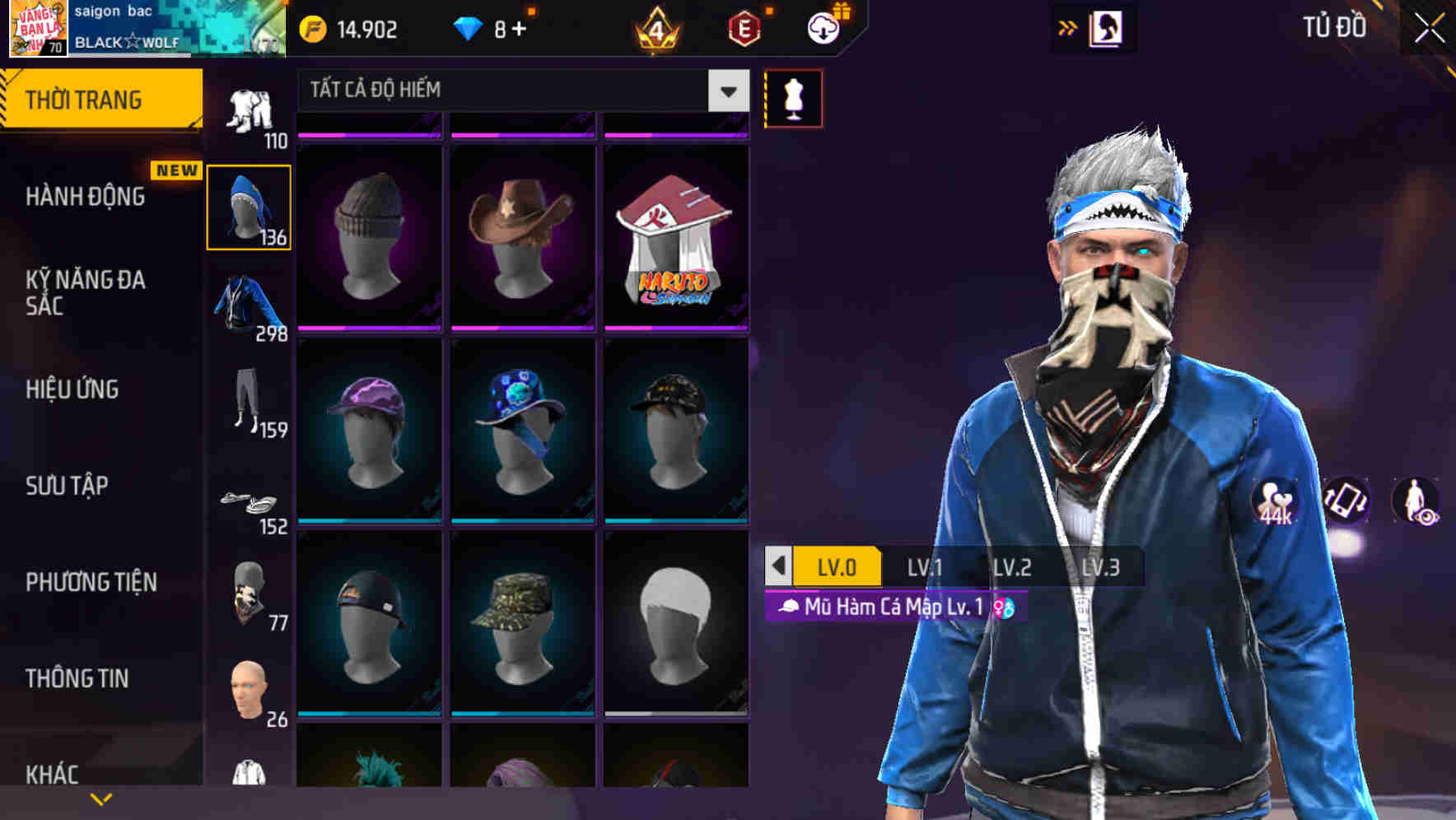Viewport: 1456px width, 820px height.
Task: Open the rank level 4 crown badge
Action: pyautogui.click(x=657, y=28)
